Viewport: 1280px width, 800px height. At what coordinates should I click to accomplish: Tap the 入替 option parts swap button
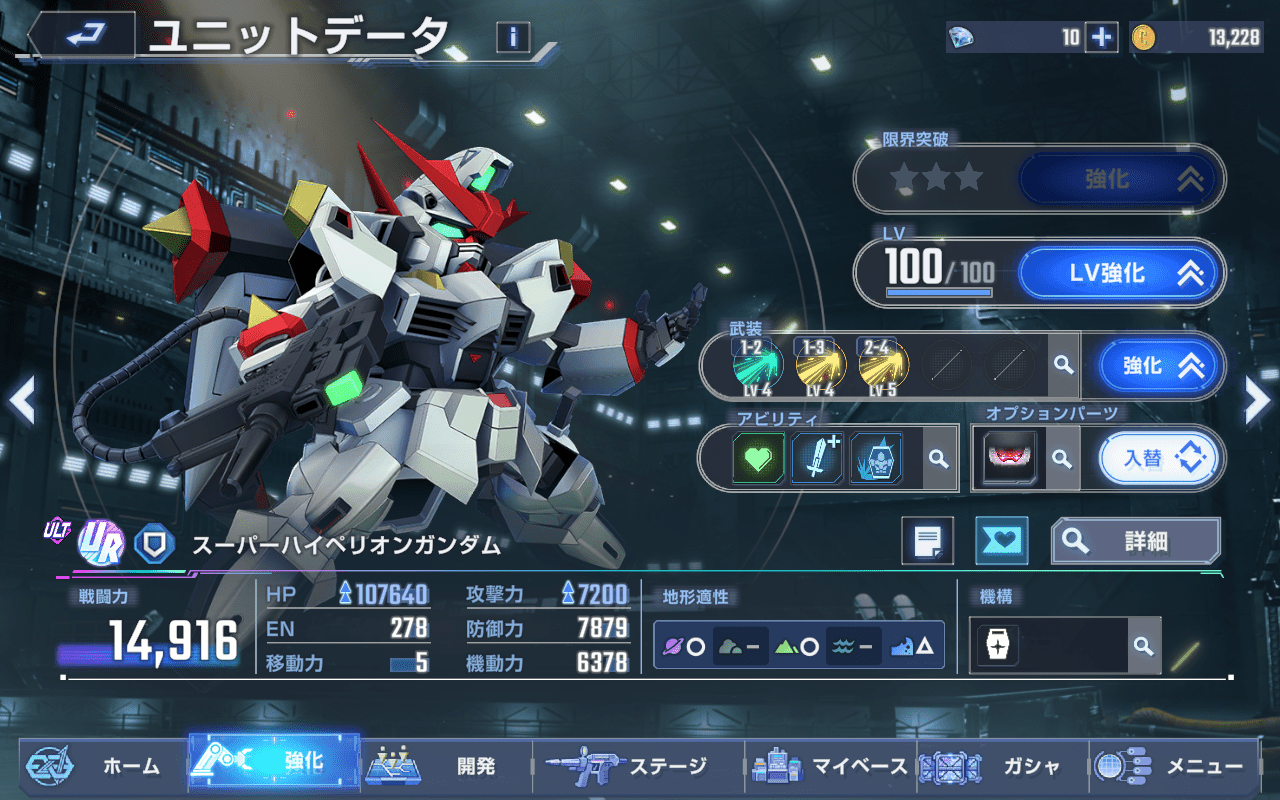pos(1161,459)
